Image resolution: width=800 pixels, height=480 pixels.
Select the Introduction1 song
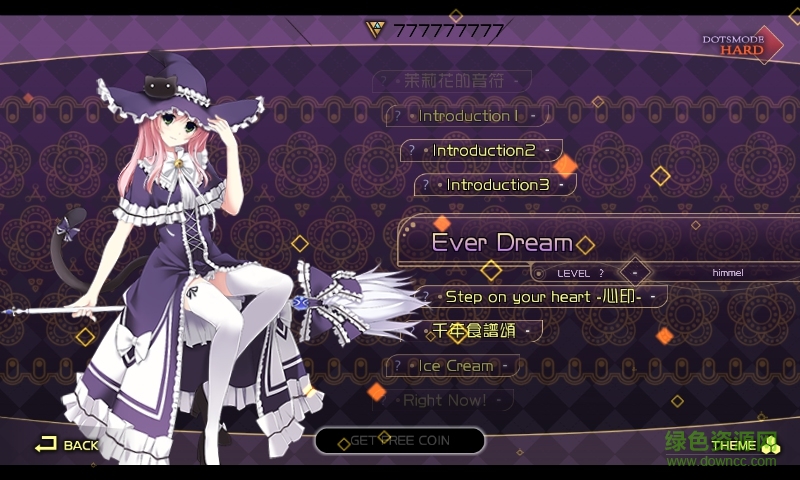coord(468,116)
